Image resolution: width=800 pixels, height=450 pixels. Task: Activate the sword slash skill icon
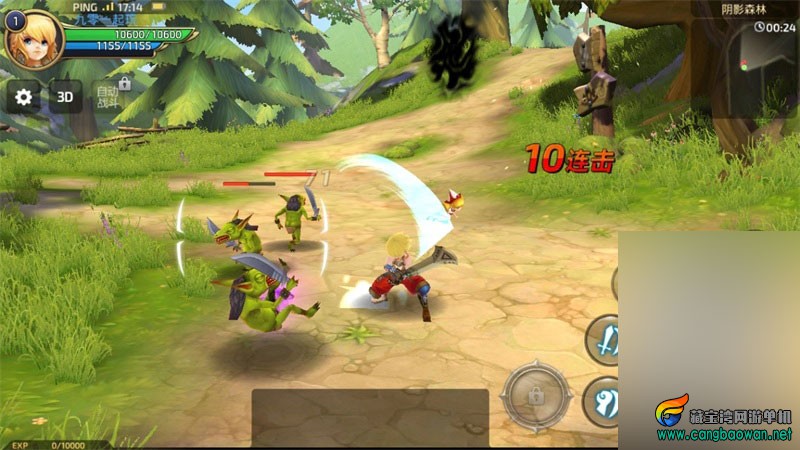pos(606,339)
